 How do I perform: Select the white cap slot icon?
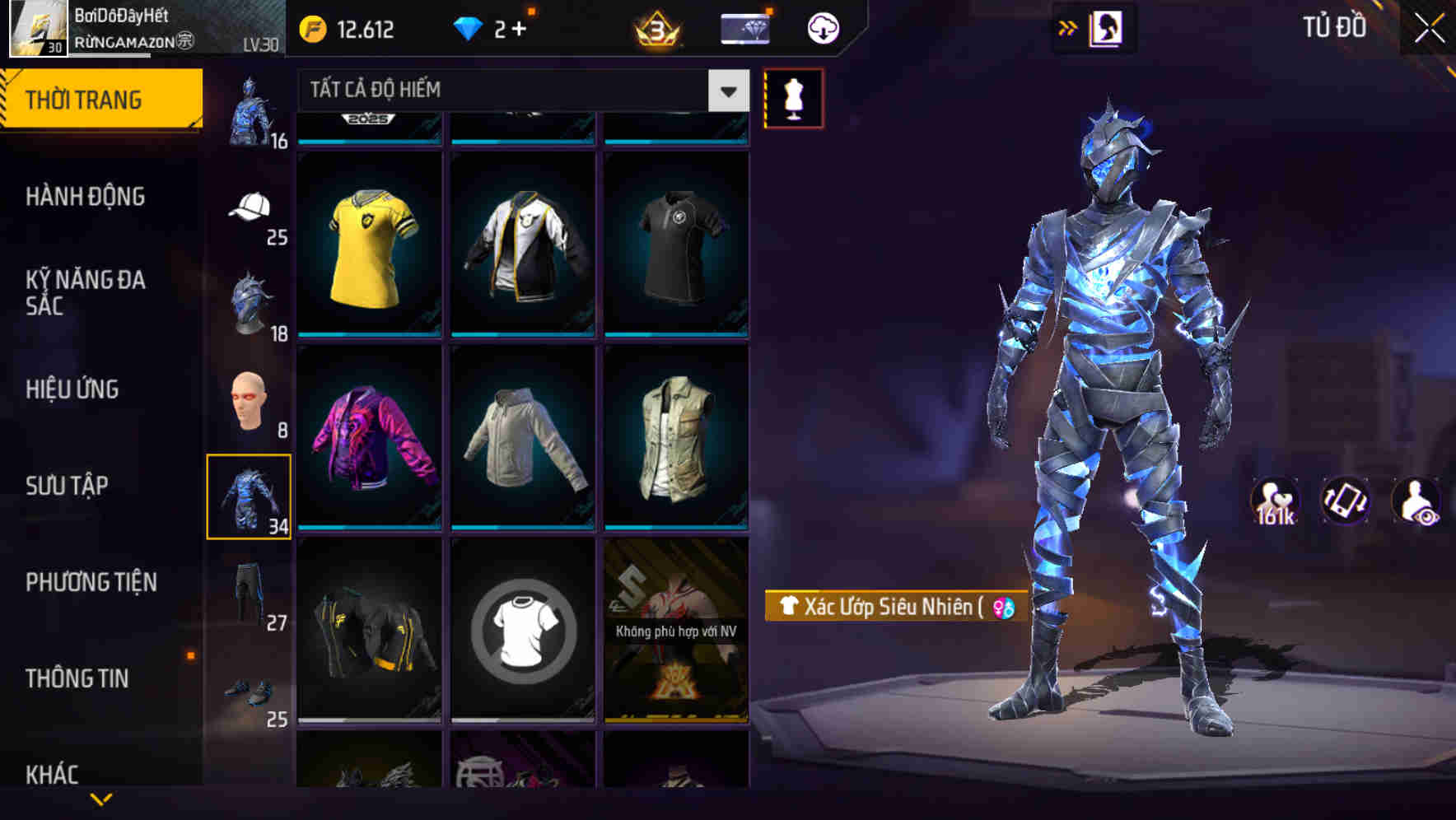tap(247, 210)
